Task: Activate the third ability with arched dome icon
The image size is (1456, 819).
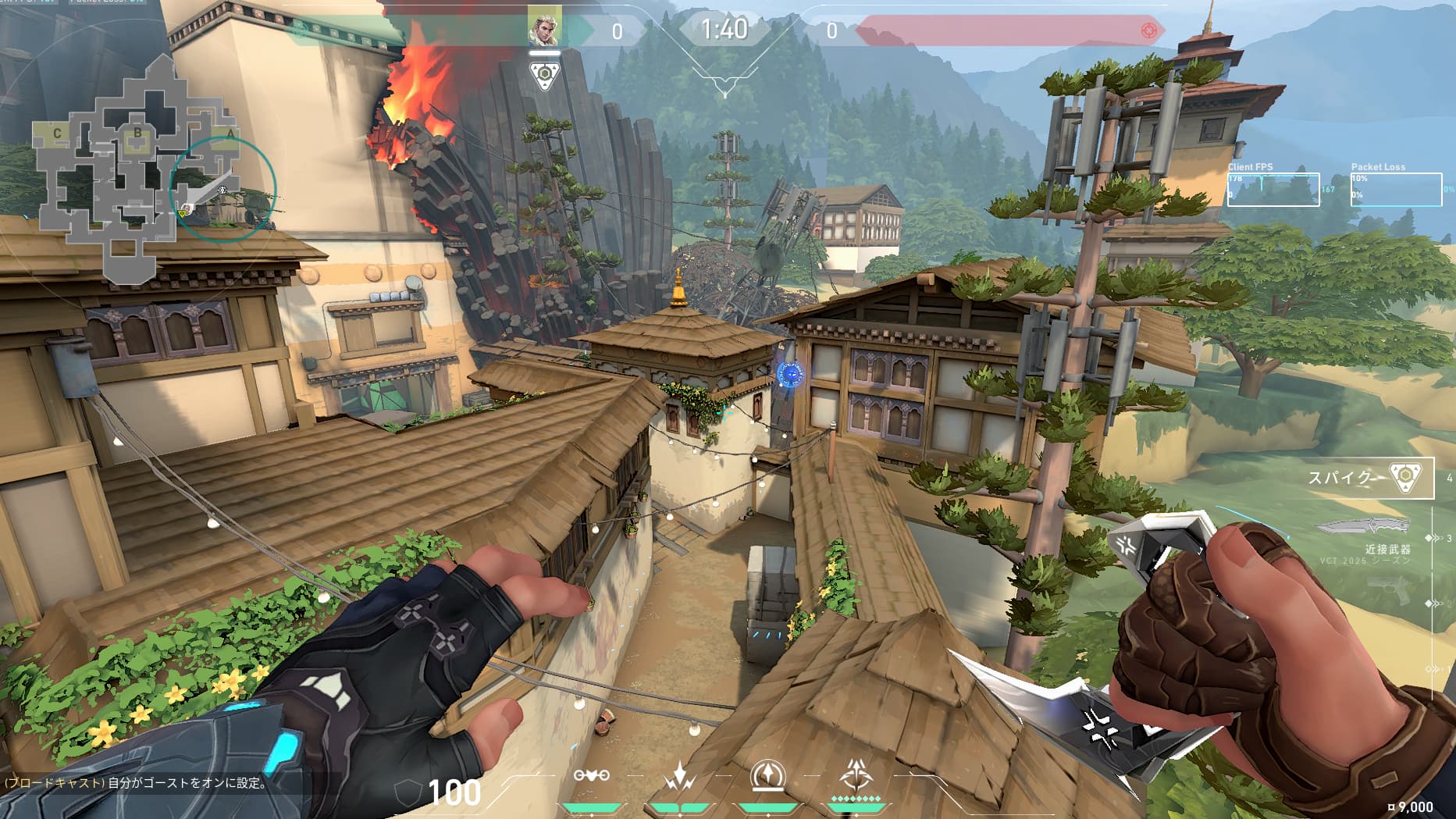Action: [767, 776]
